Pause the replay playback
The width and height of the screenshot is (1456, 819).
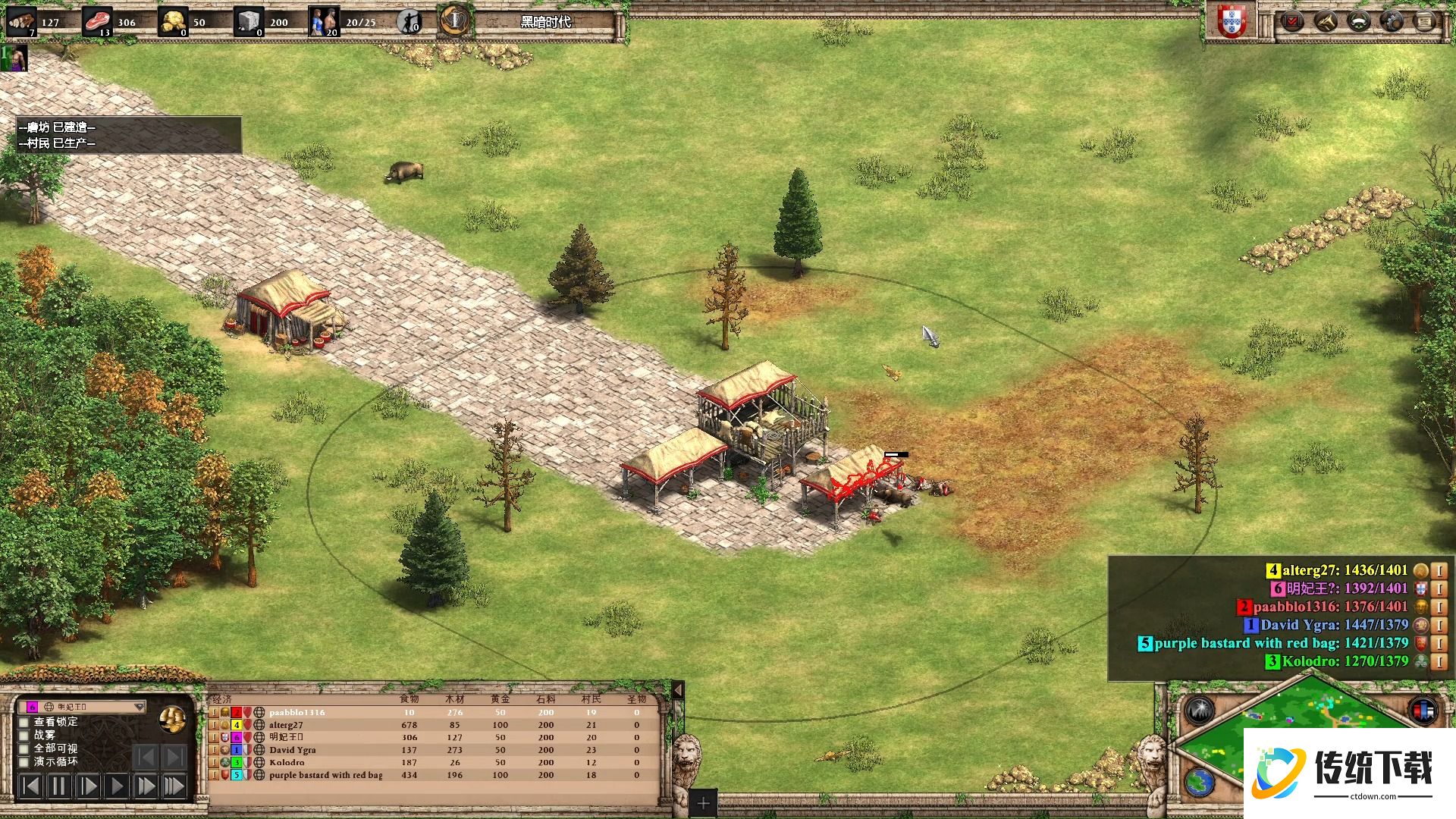(x=58, y=786)
